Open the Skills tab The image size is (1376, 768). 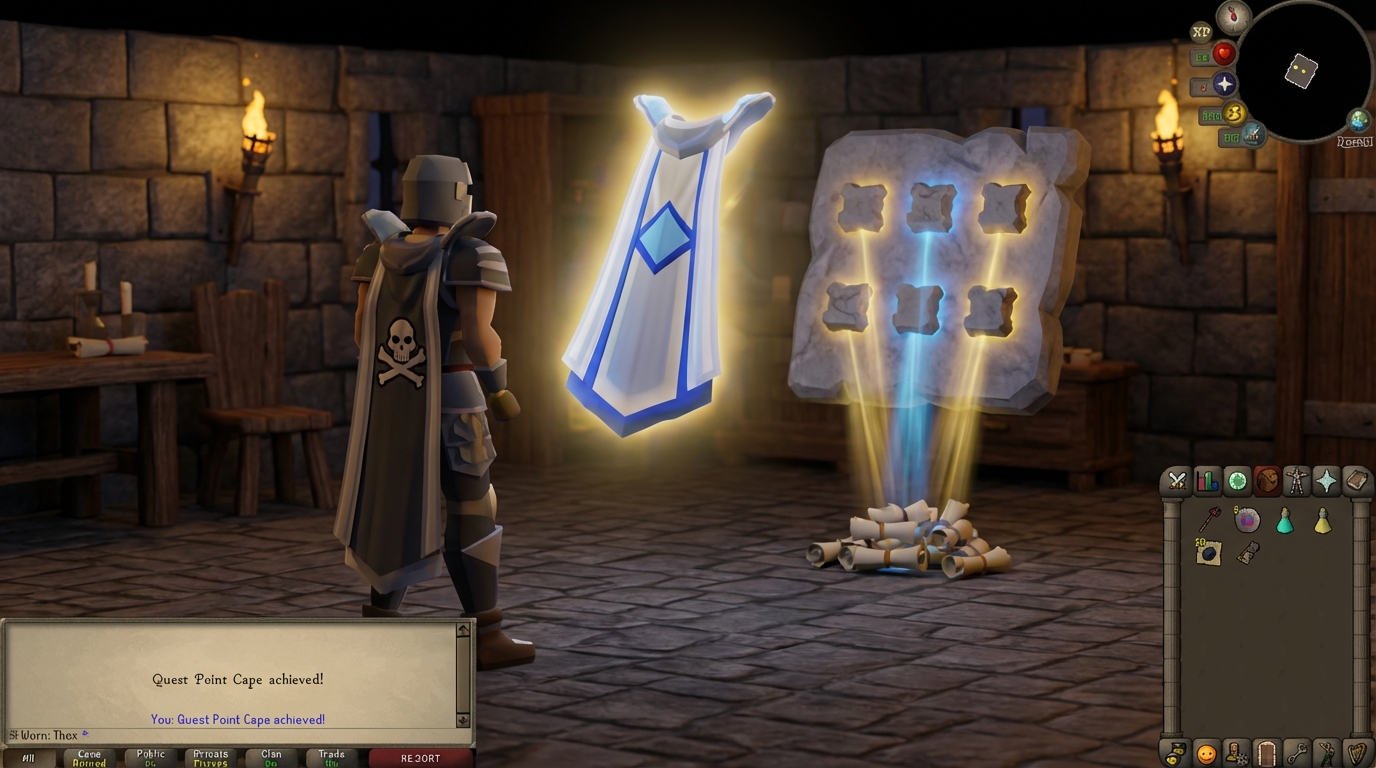click(1208, 481)
